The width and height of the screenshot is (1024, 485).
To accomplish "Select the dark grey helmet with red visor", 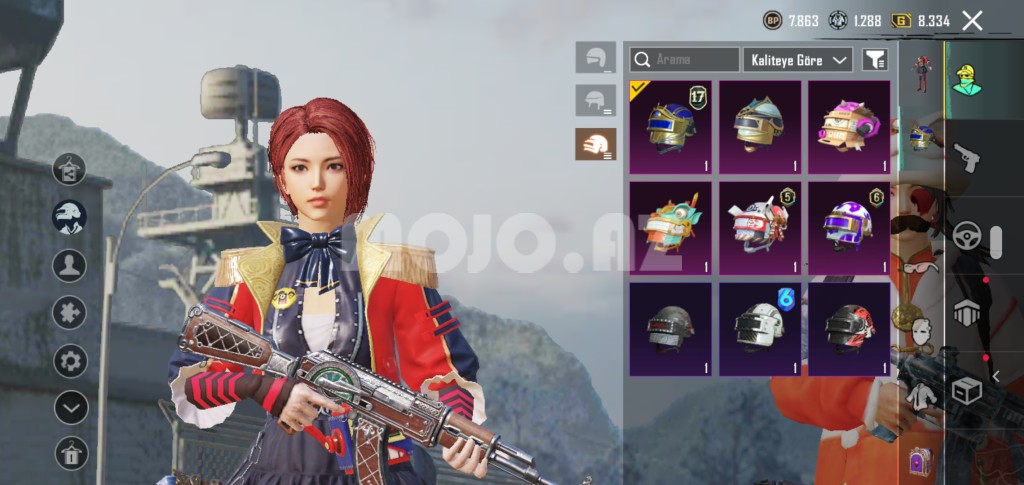I will (670, 328).
